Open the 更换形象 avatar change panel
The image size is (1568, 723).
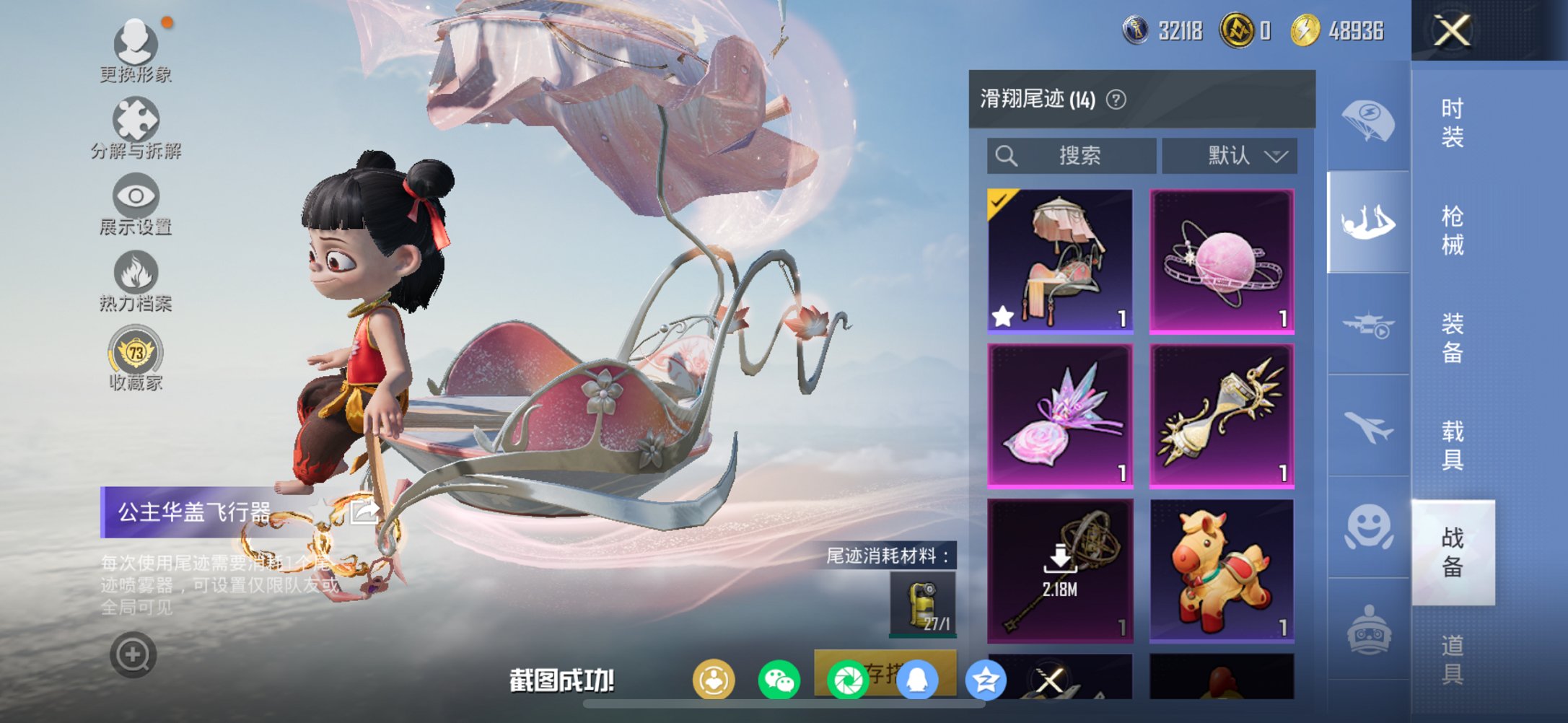pyautogui.click(x=137, y=47)
